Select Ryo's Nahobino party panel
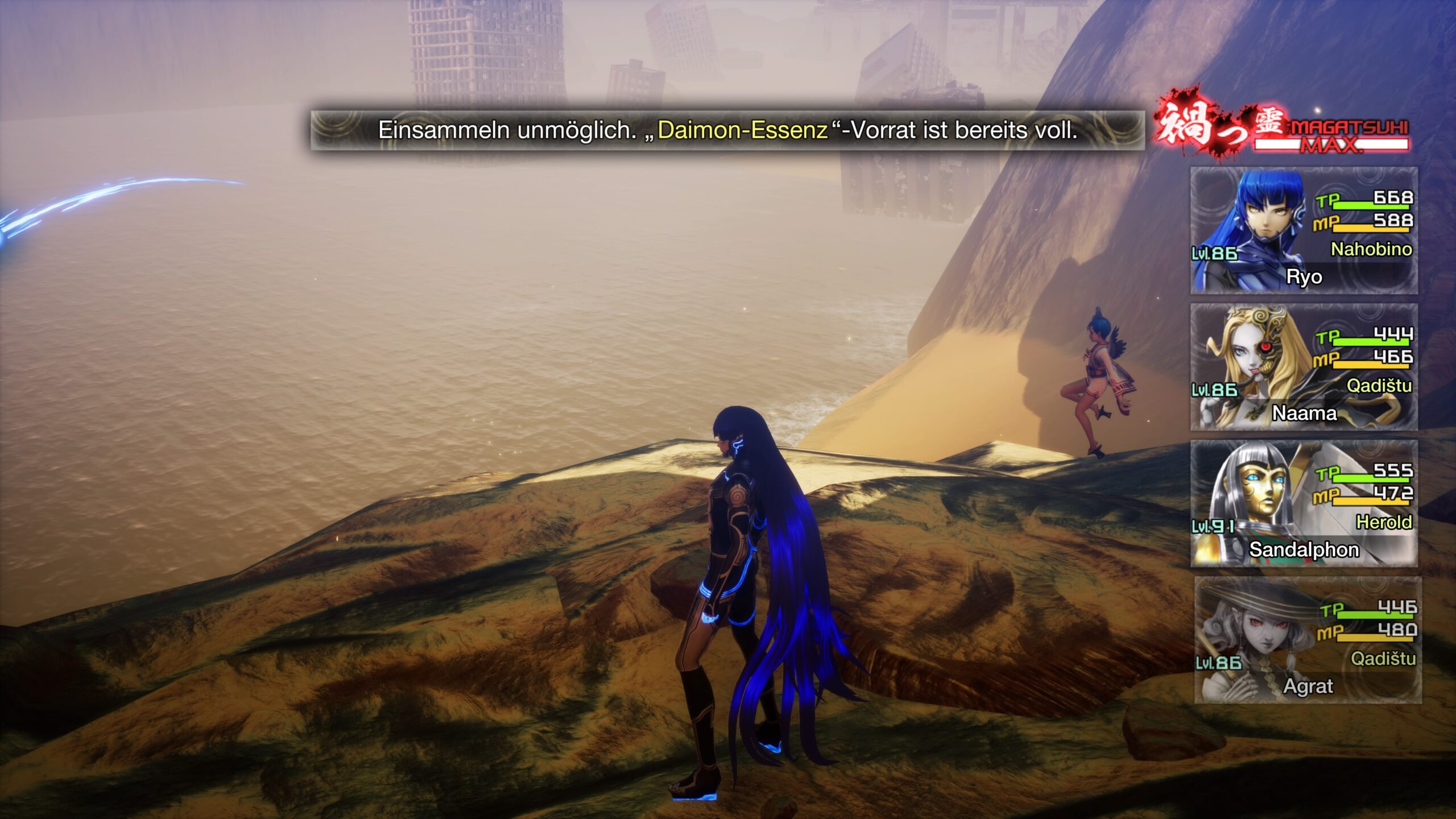Image resolution: width=1456 pixels, height=819 pixels. point(1304,231)
